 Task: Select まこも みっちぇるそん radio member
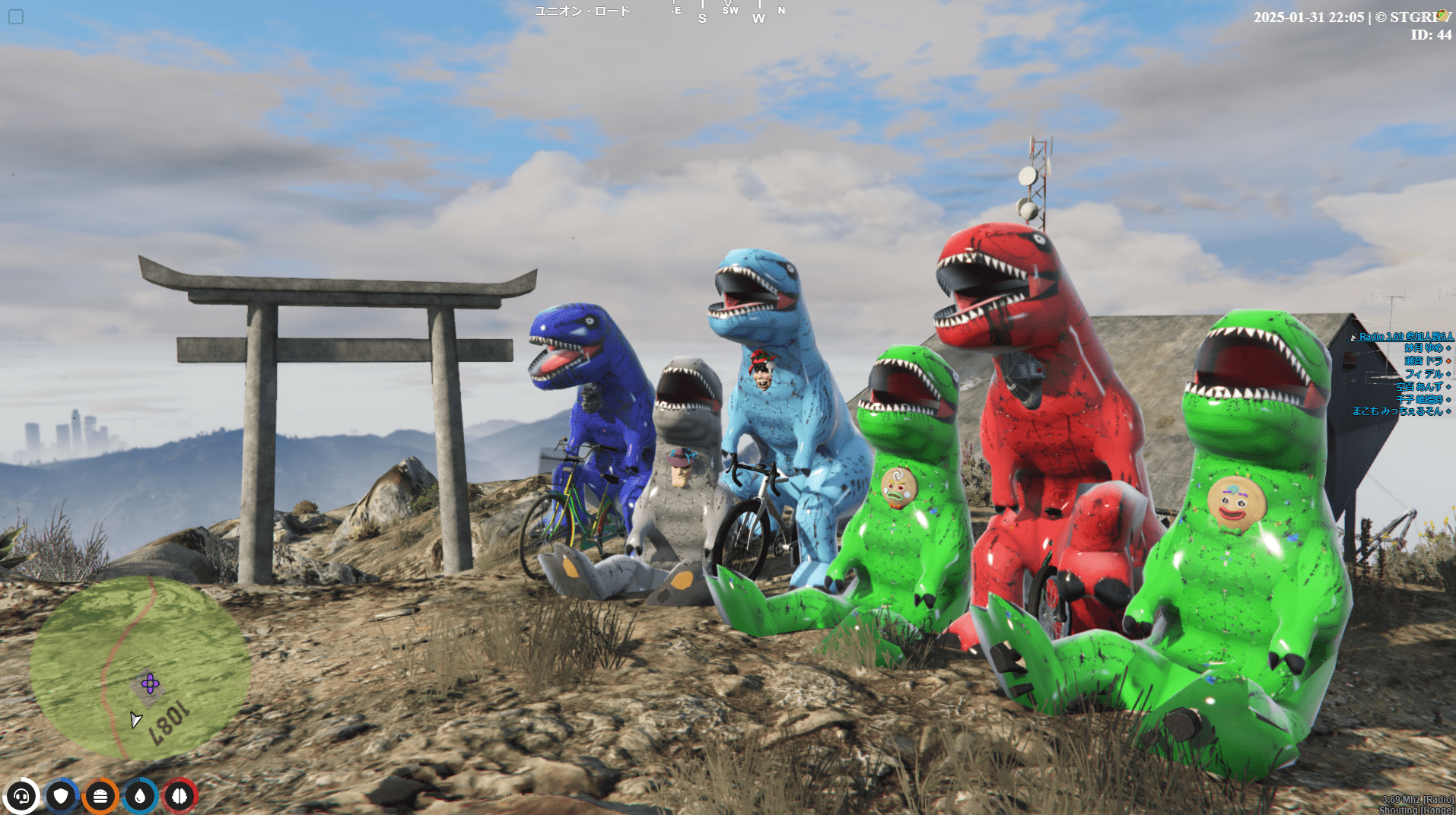1397,411
